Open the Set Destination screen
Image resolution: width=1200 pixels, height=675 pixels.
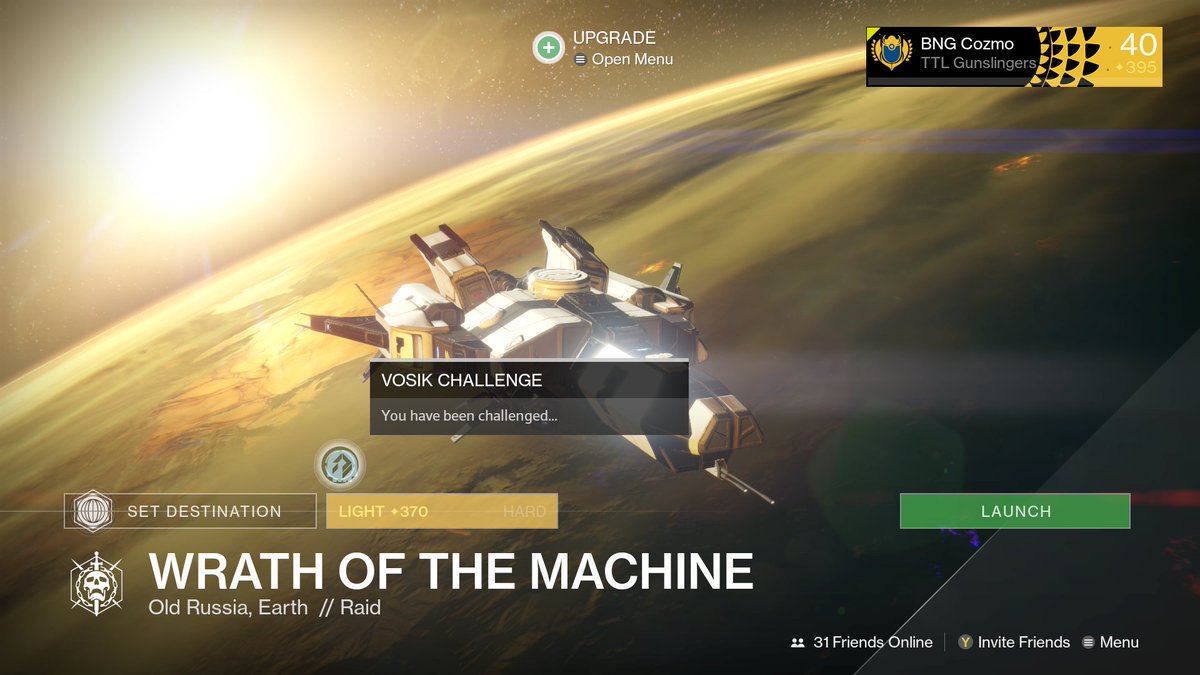click(x=190, y=511)
